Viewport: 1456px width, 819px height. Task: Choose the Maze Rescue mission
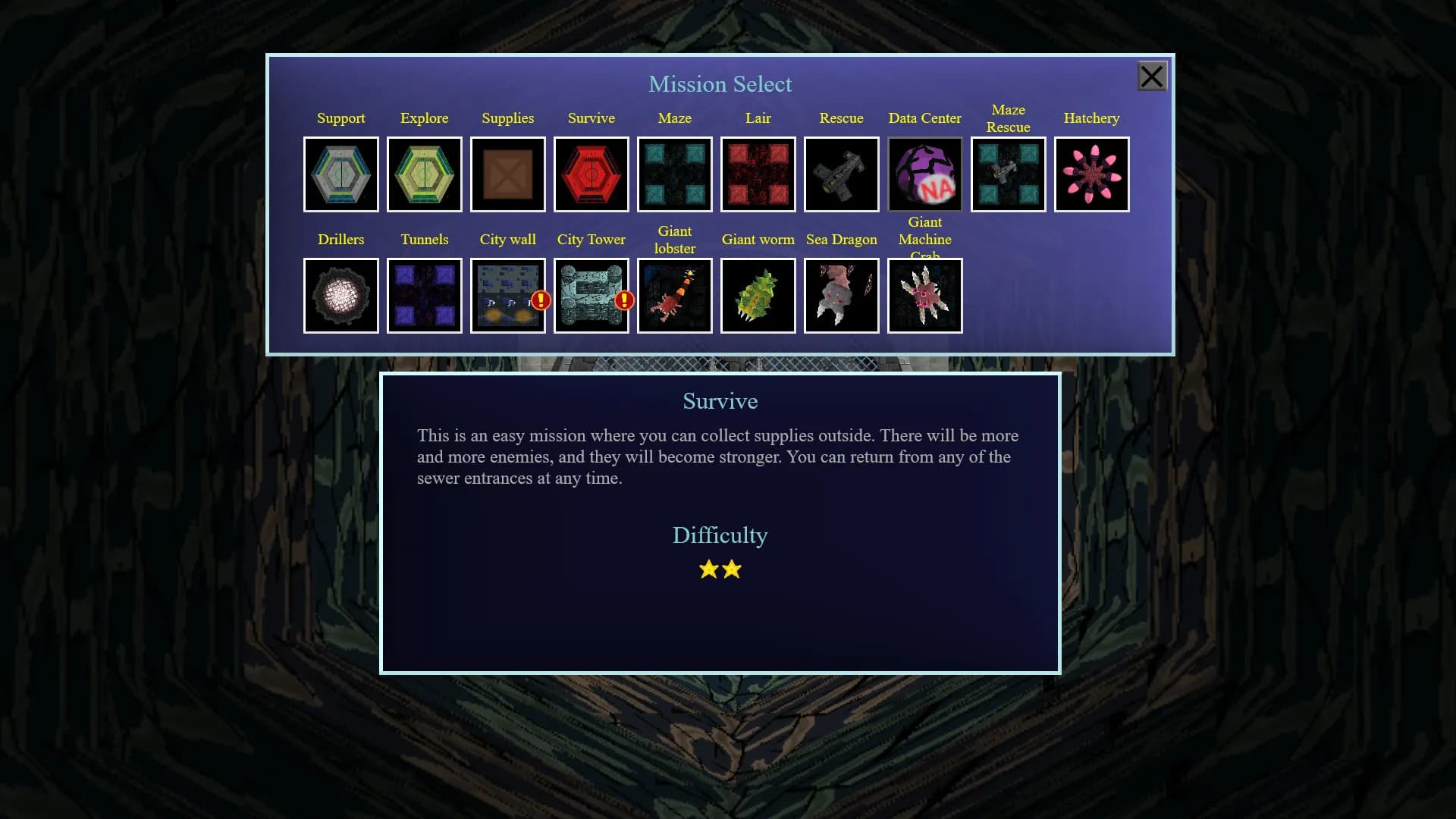(1009, 174)
